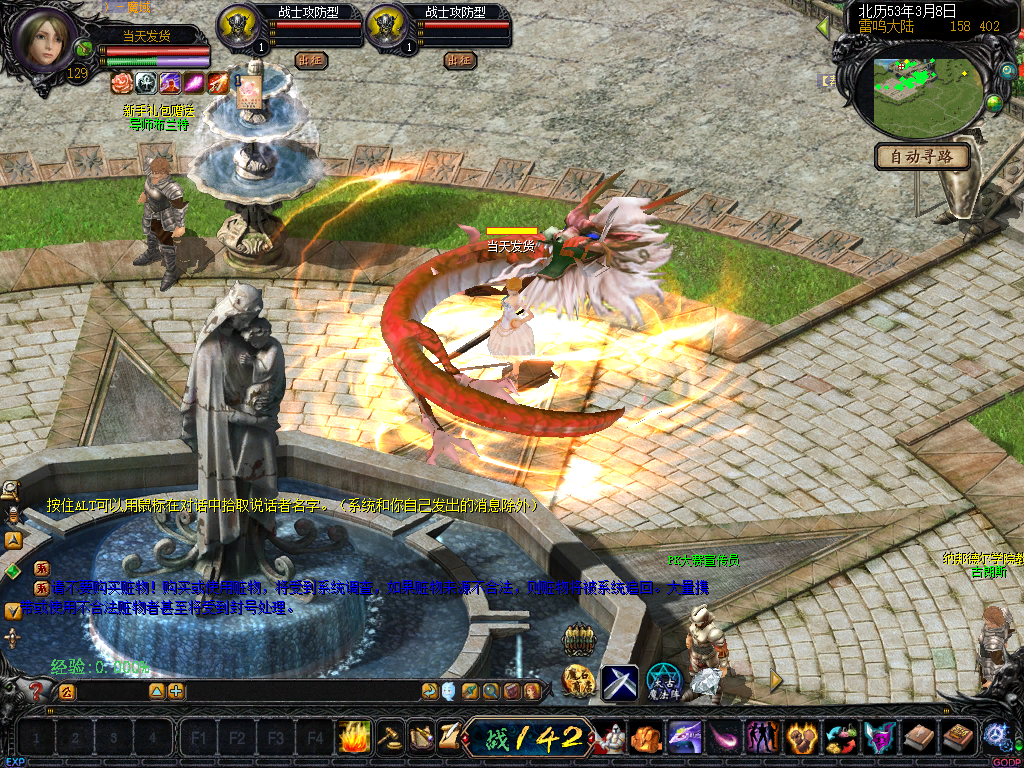
Task: Click the gavel icon on the bottom bar
Action: click(390, 738)
